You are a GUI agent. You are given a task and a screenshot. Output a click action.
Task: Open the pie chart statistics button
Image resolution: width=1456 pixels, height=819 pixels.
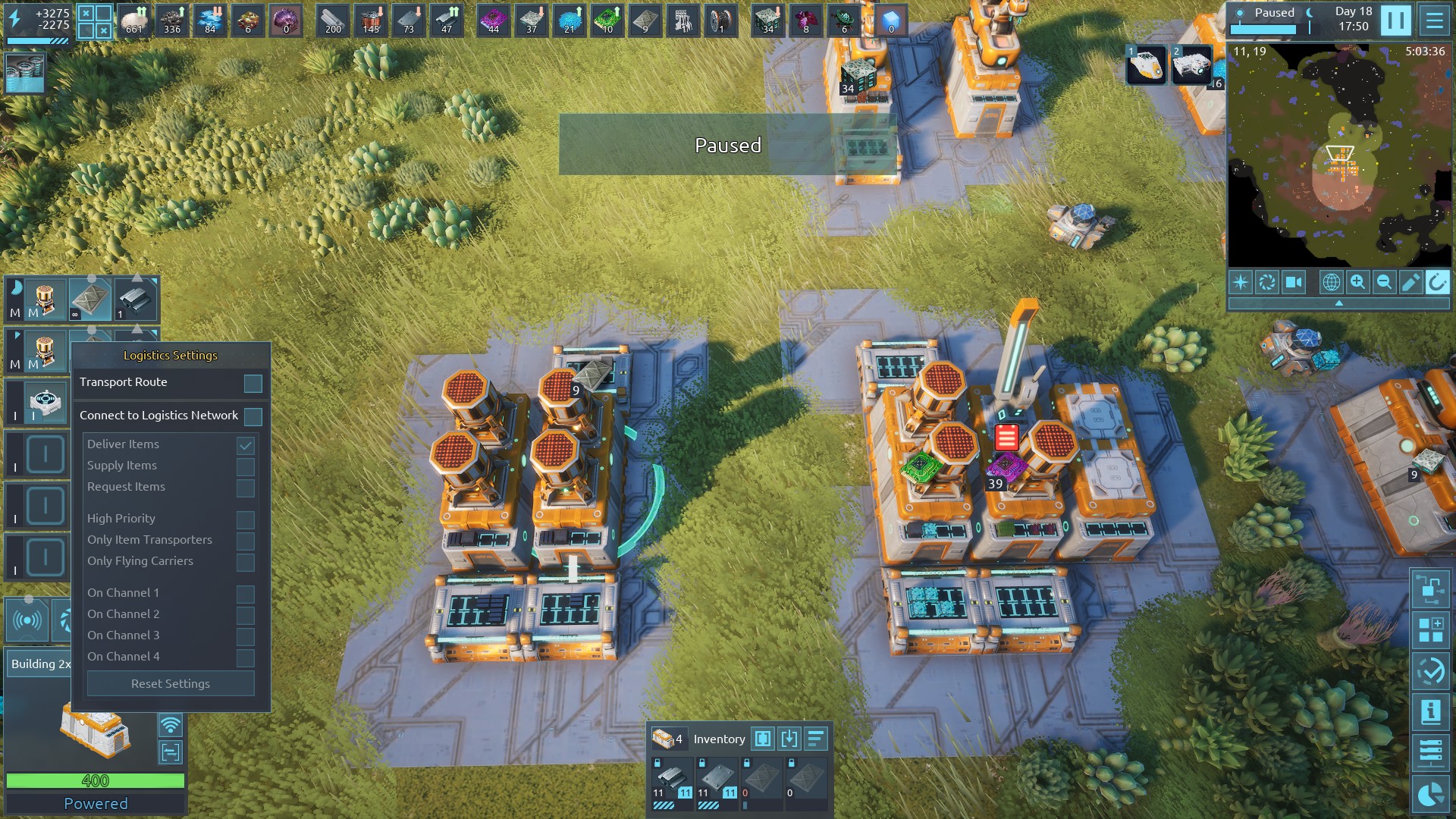point(1430,794)
